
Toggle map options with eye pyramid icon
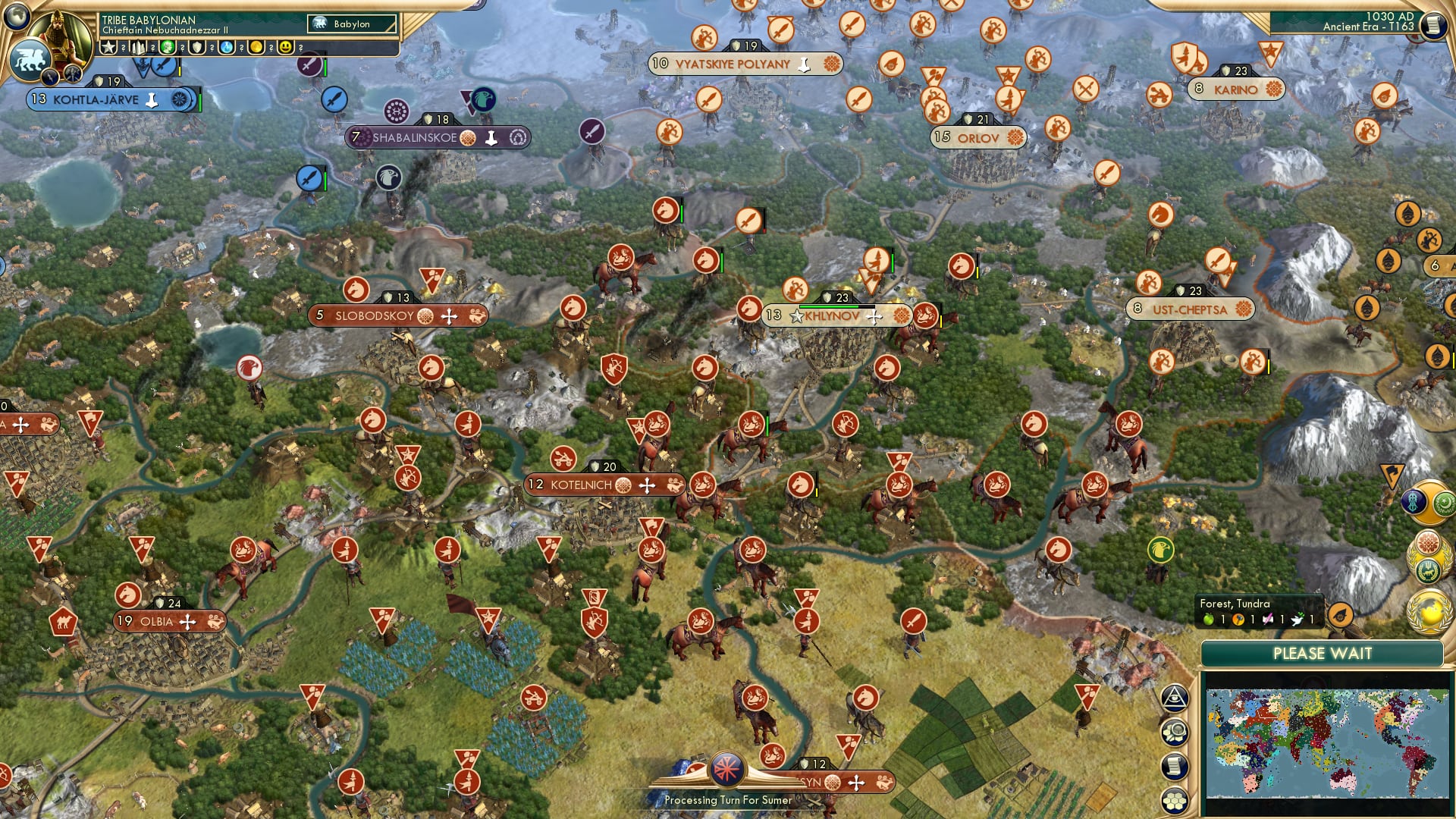click(x=1175, y=699)
